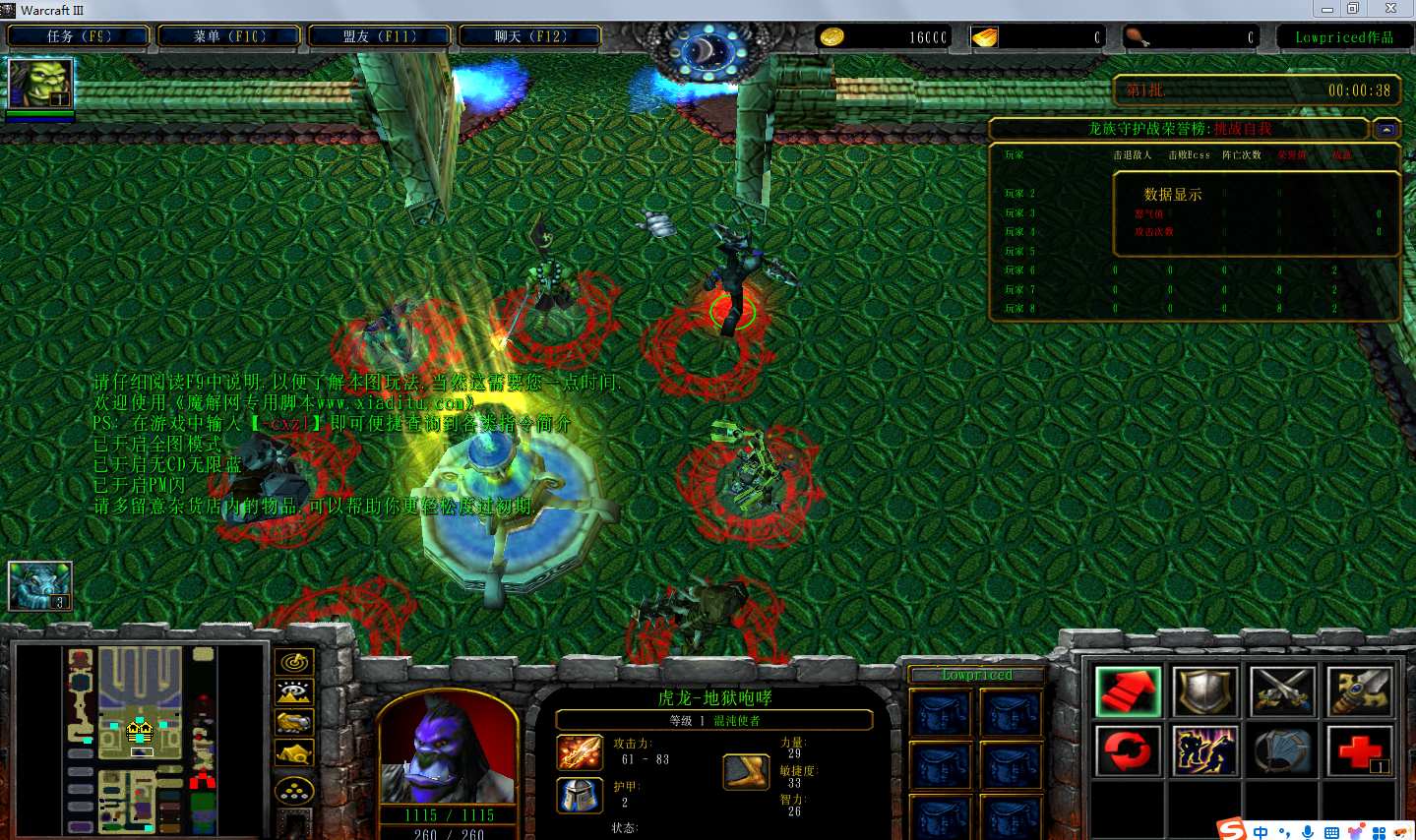The height and width of the screenshot is (840, 1416).
Task: Activate the crossed swords Attack command
Action: coord(1283,691)
